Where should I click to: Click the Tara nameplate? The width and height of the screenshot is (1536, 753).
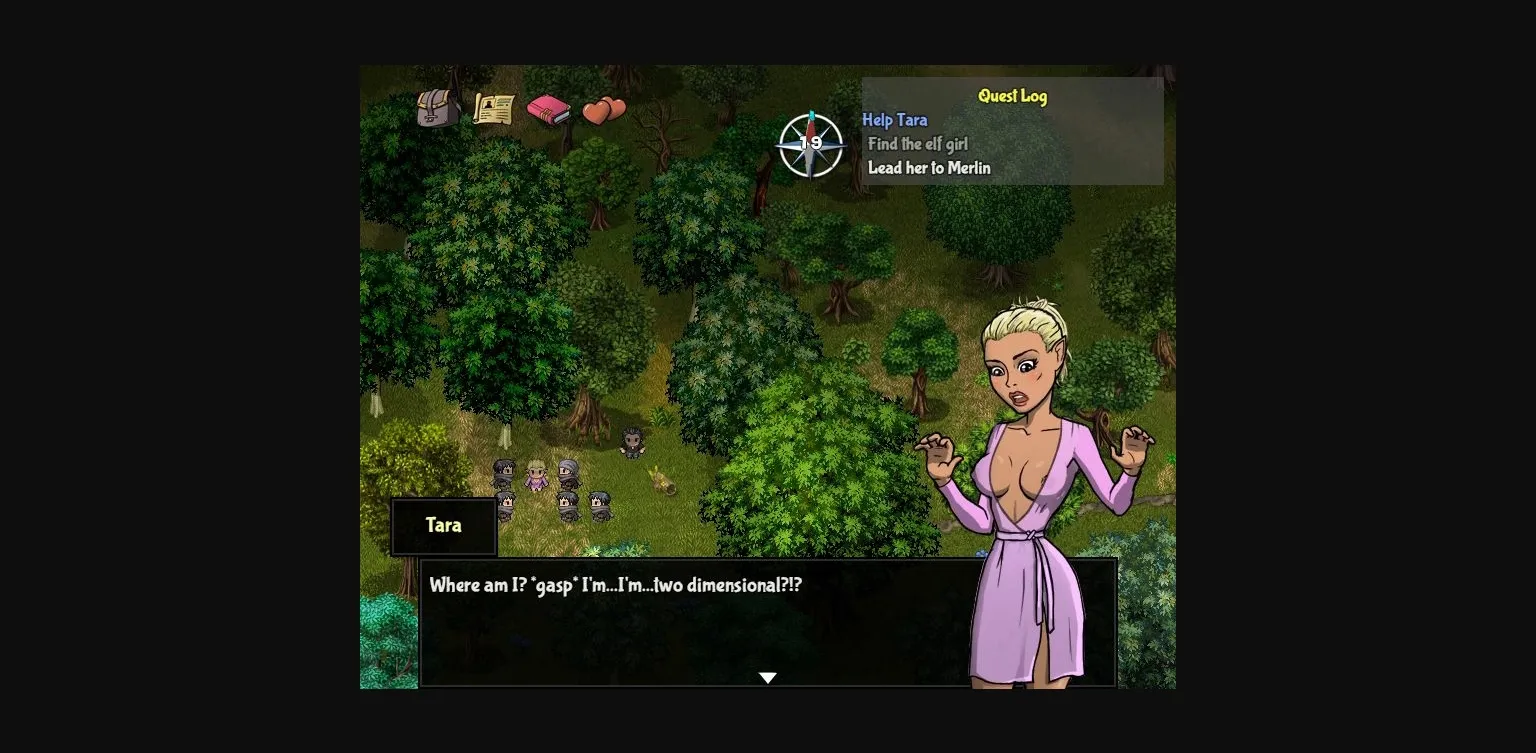443,525
